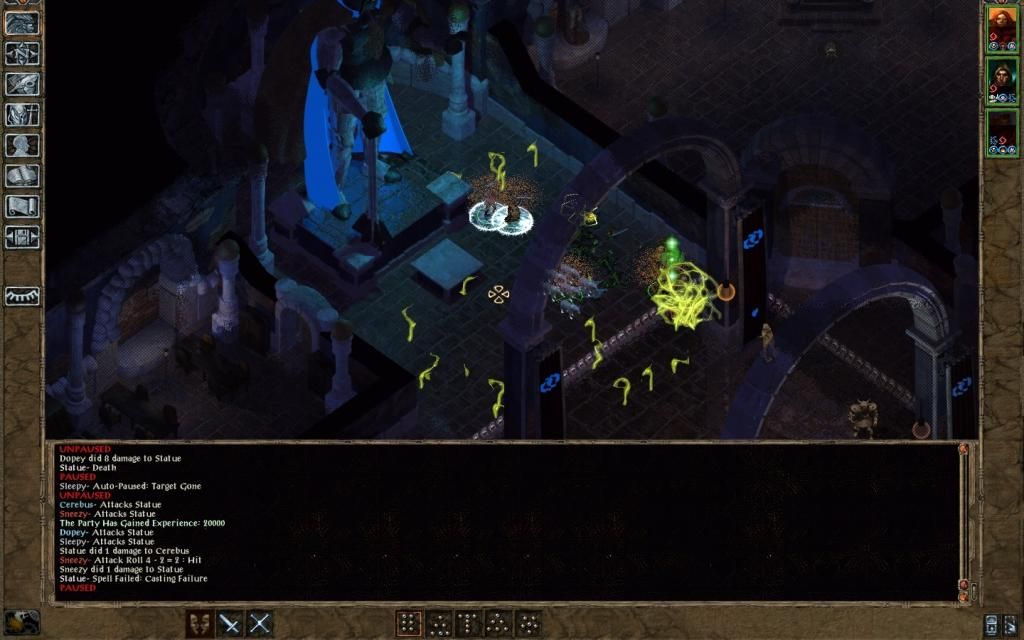1024x640 pixels.
Task: Click the combat log scrollbar up arrow
Action: coord(963,450)
